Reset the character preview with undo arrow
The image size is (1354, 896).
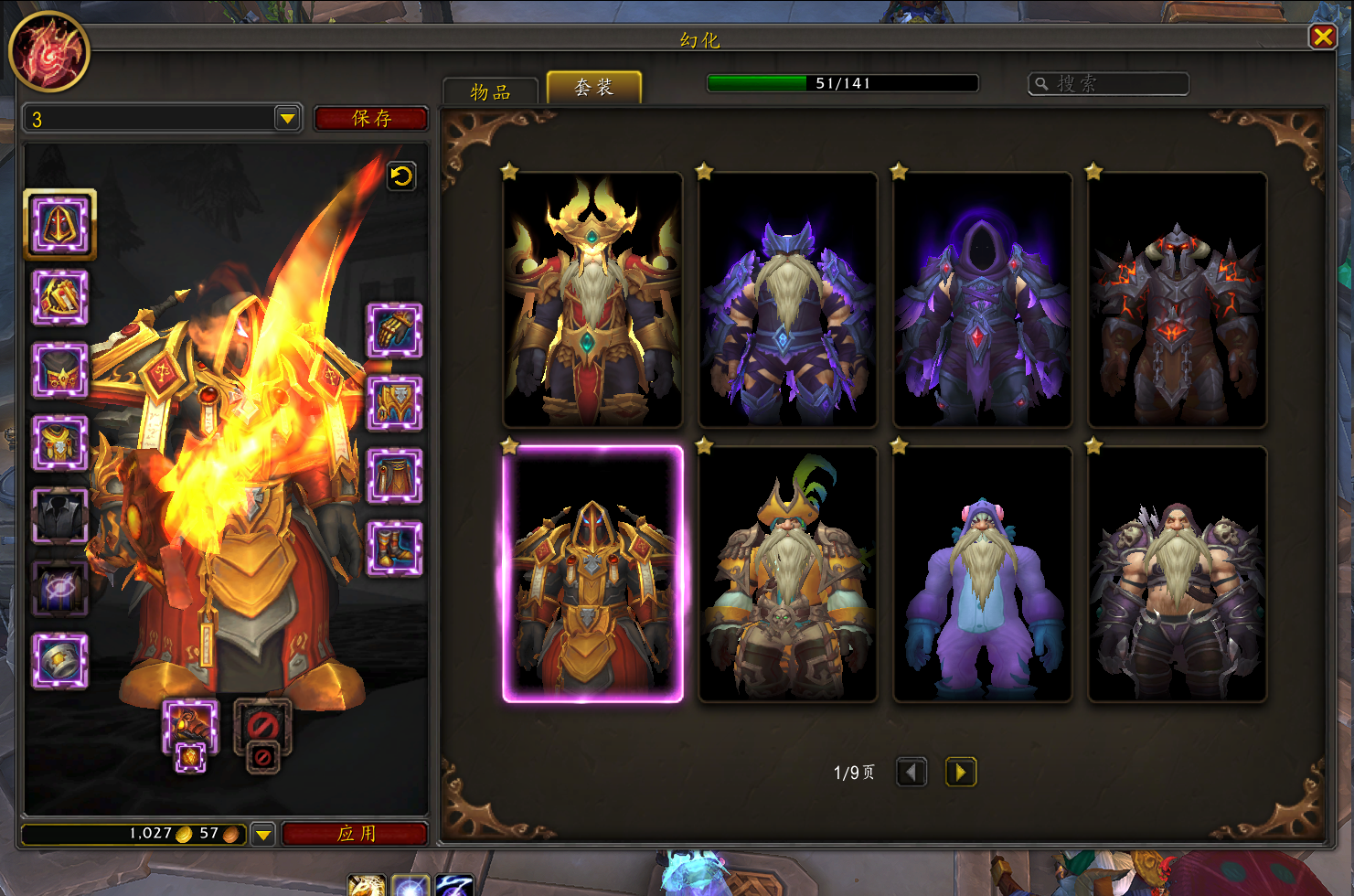point(401,176)
